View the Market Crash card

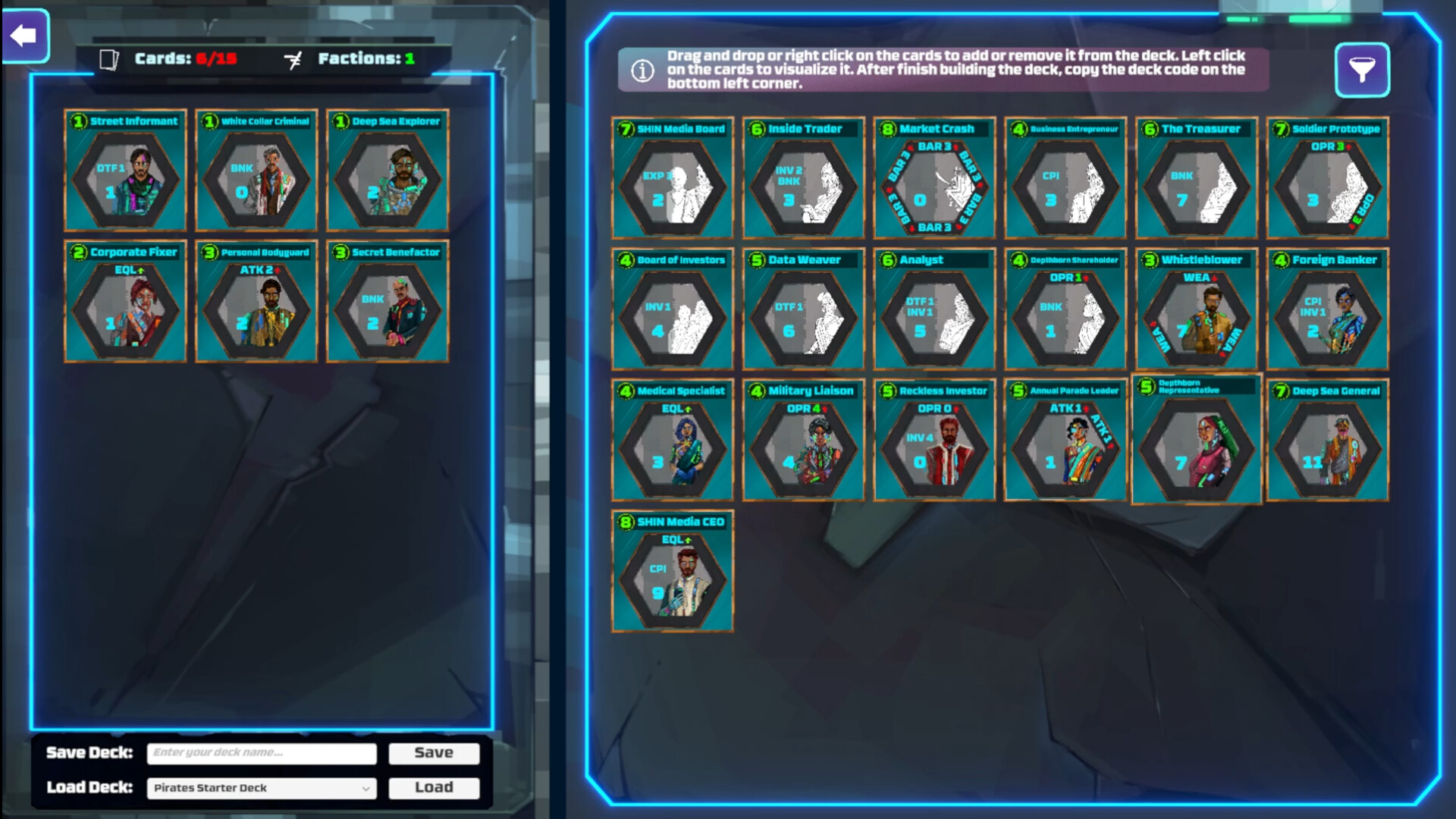[x=934, y=178]
